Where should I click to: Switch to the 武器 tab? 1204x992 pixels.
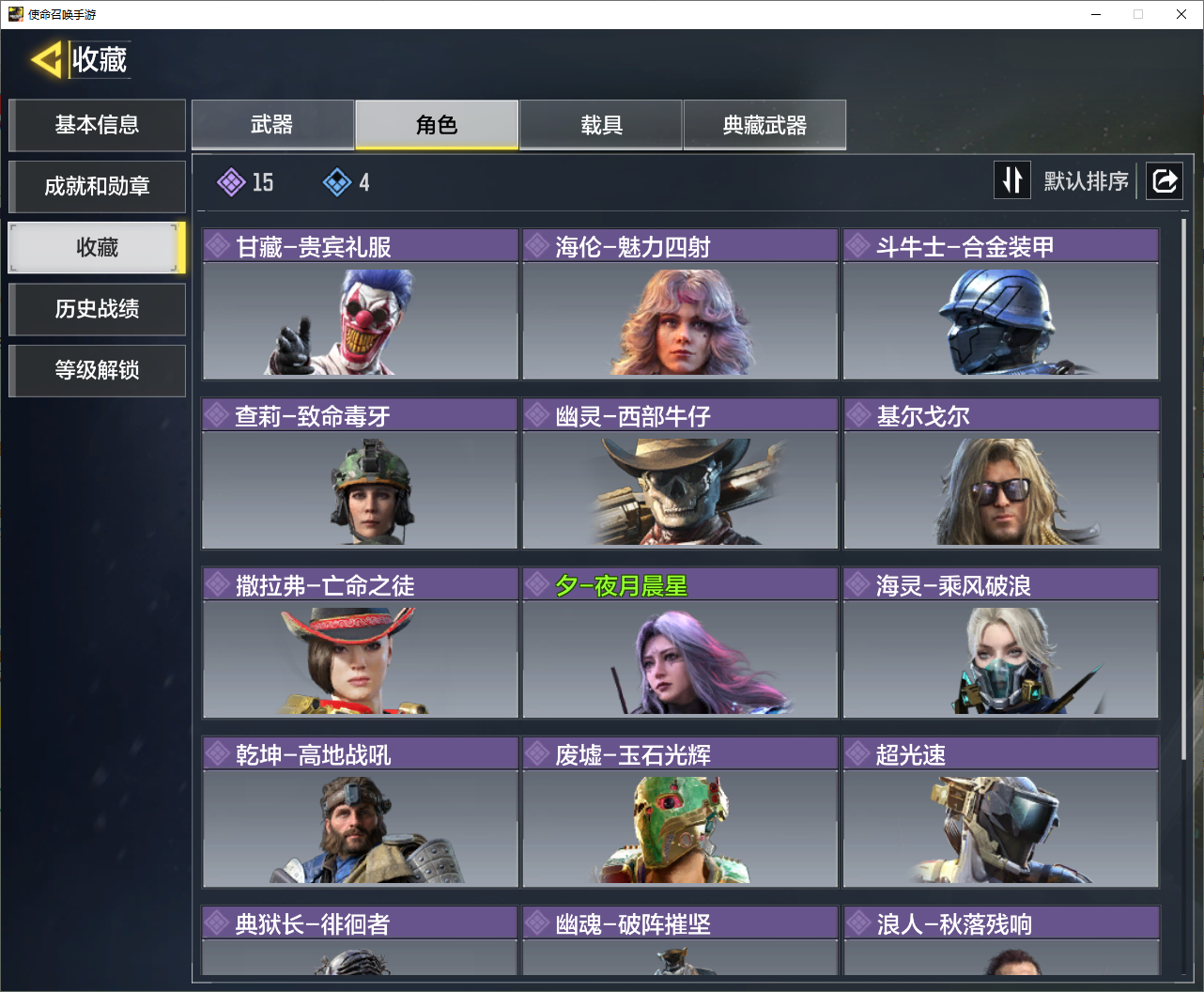tap(272, 125)
